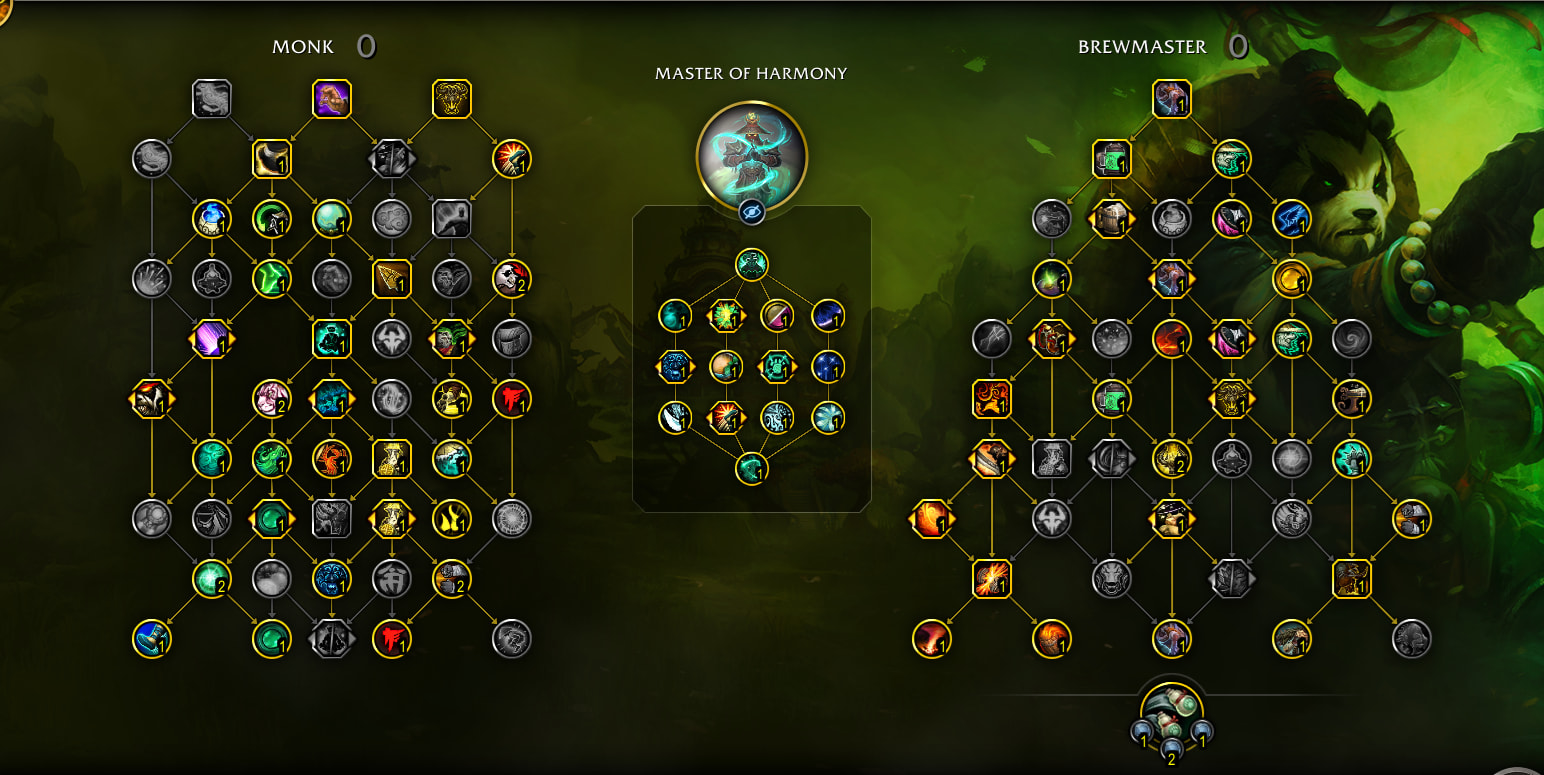Select the yellow flames Monk talent
Screen dimensions: 1544x775
coord(451,519)
